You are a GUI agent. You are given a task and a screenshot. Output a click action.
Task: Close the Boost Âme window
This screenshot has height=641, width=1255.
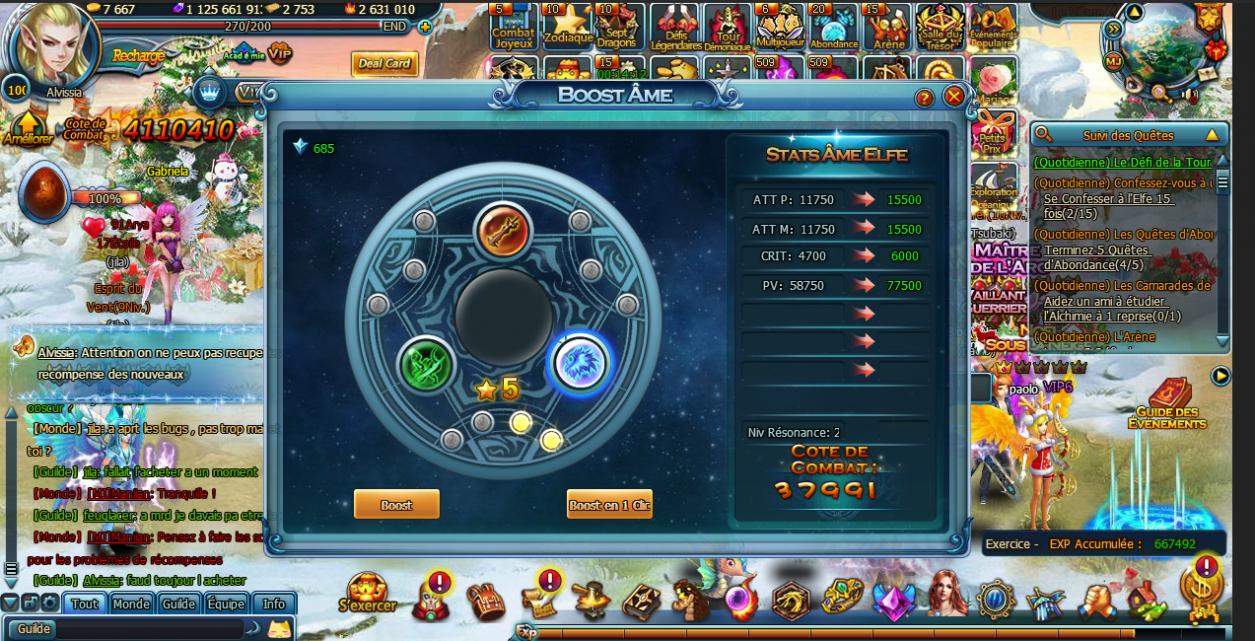point(954,97)
